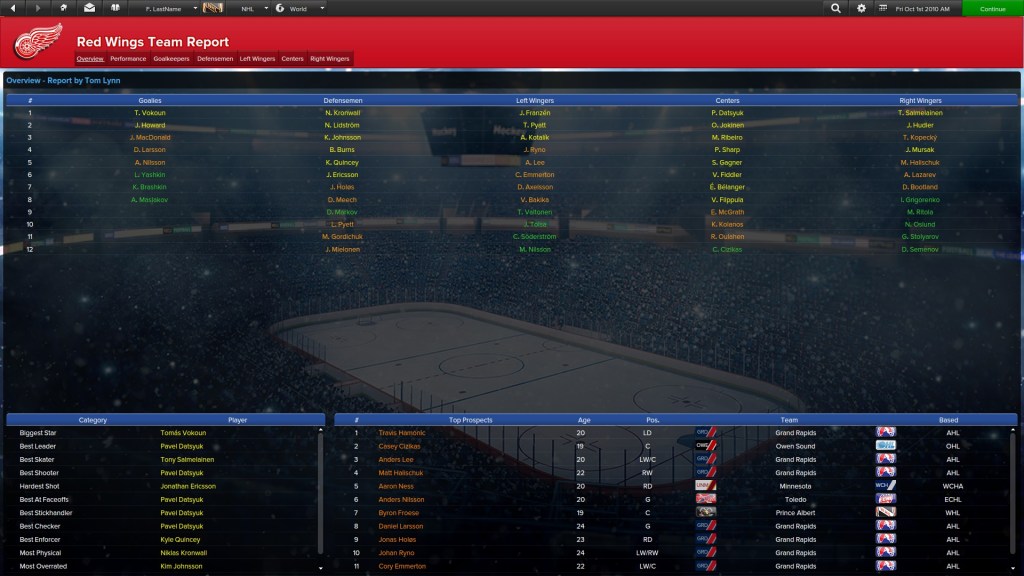Image resolution: width=1024 pixels, height=576 pixels.
Task: Open the Defensemen tab
Action: click(215, 59)
